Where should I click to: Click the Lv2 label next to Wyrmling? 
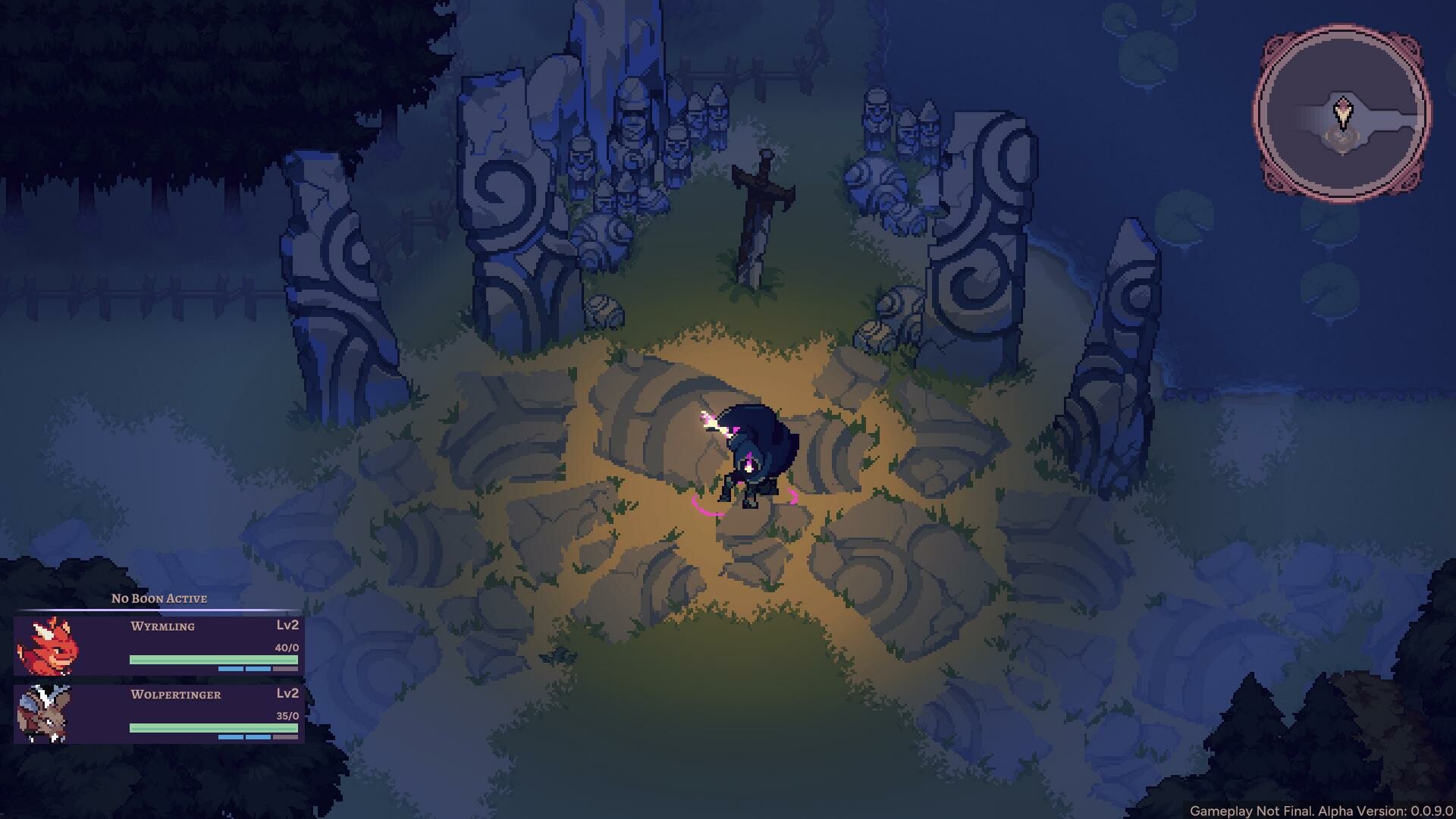click(287, 626)
